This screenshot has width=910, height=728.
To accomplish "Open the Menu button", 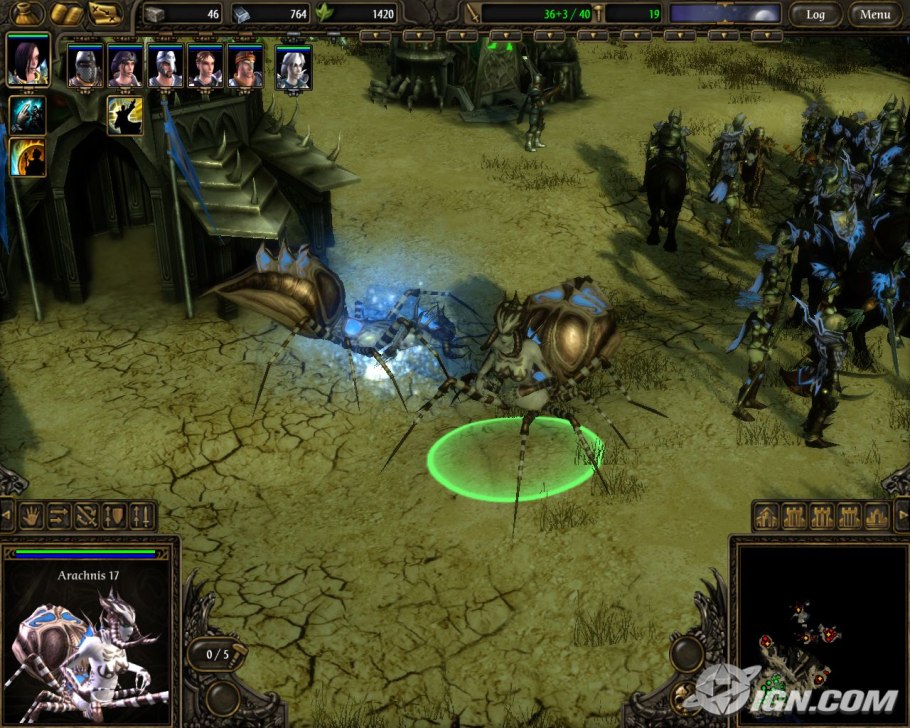I will pos(874,14).
